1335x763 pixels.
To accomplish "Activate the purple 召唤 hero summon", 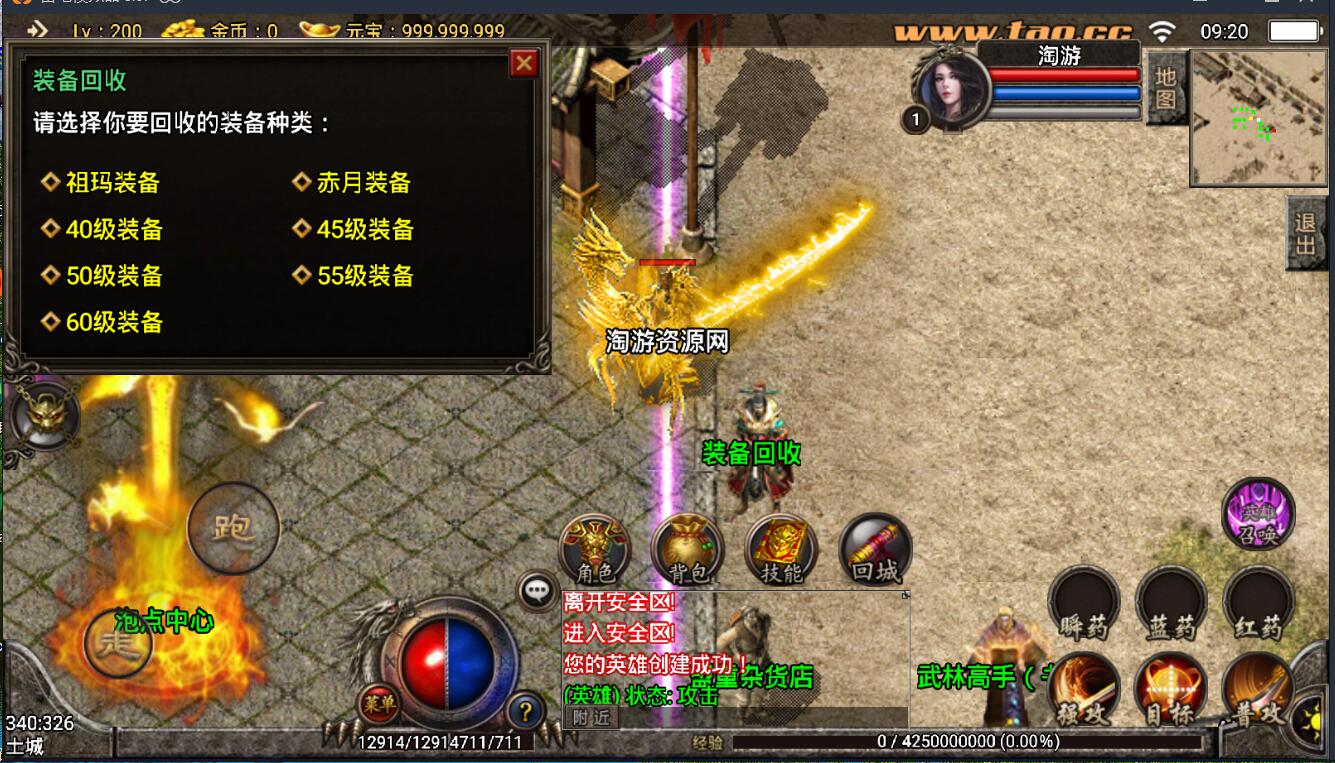I will pos(1258,514).
